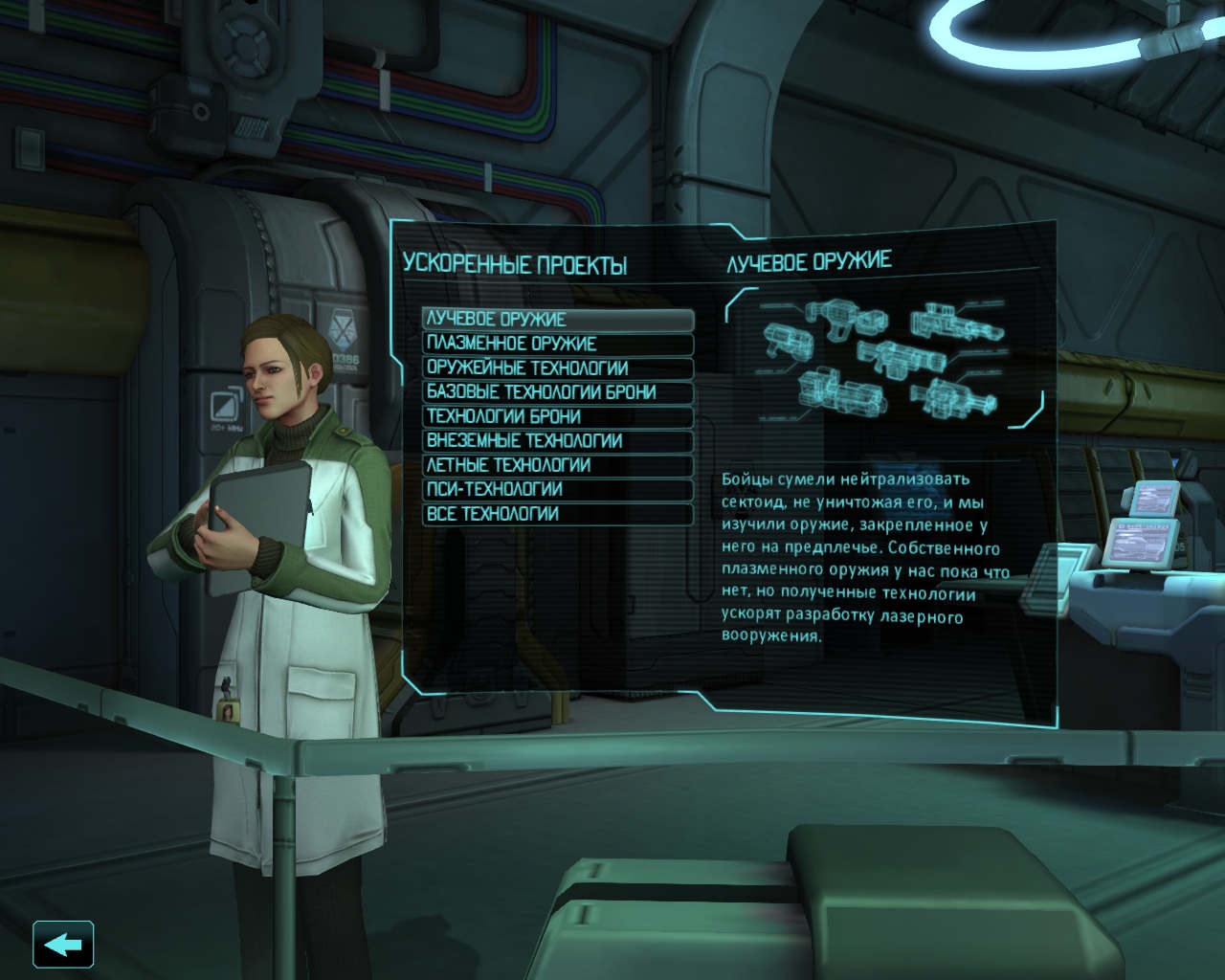The height and width of the screenshot is (980, 1225).
Task: Click the Технологии брони list row
Action: pos(557,417)
